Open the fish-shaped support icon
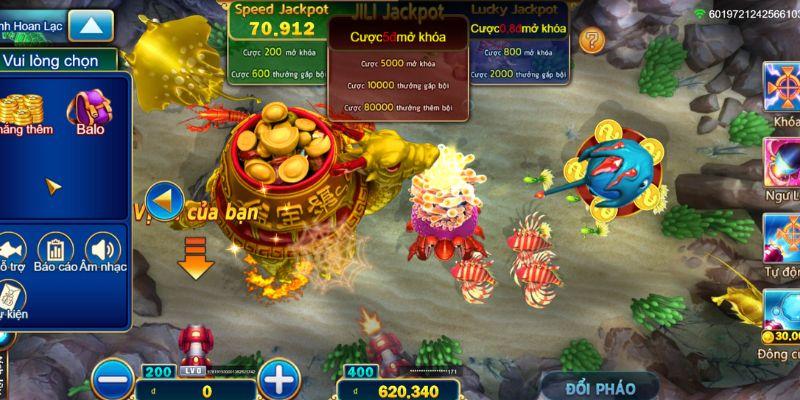This screenshot has width=800, height=400. click(12, 250)
